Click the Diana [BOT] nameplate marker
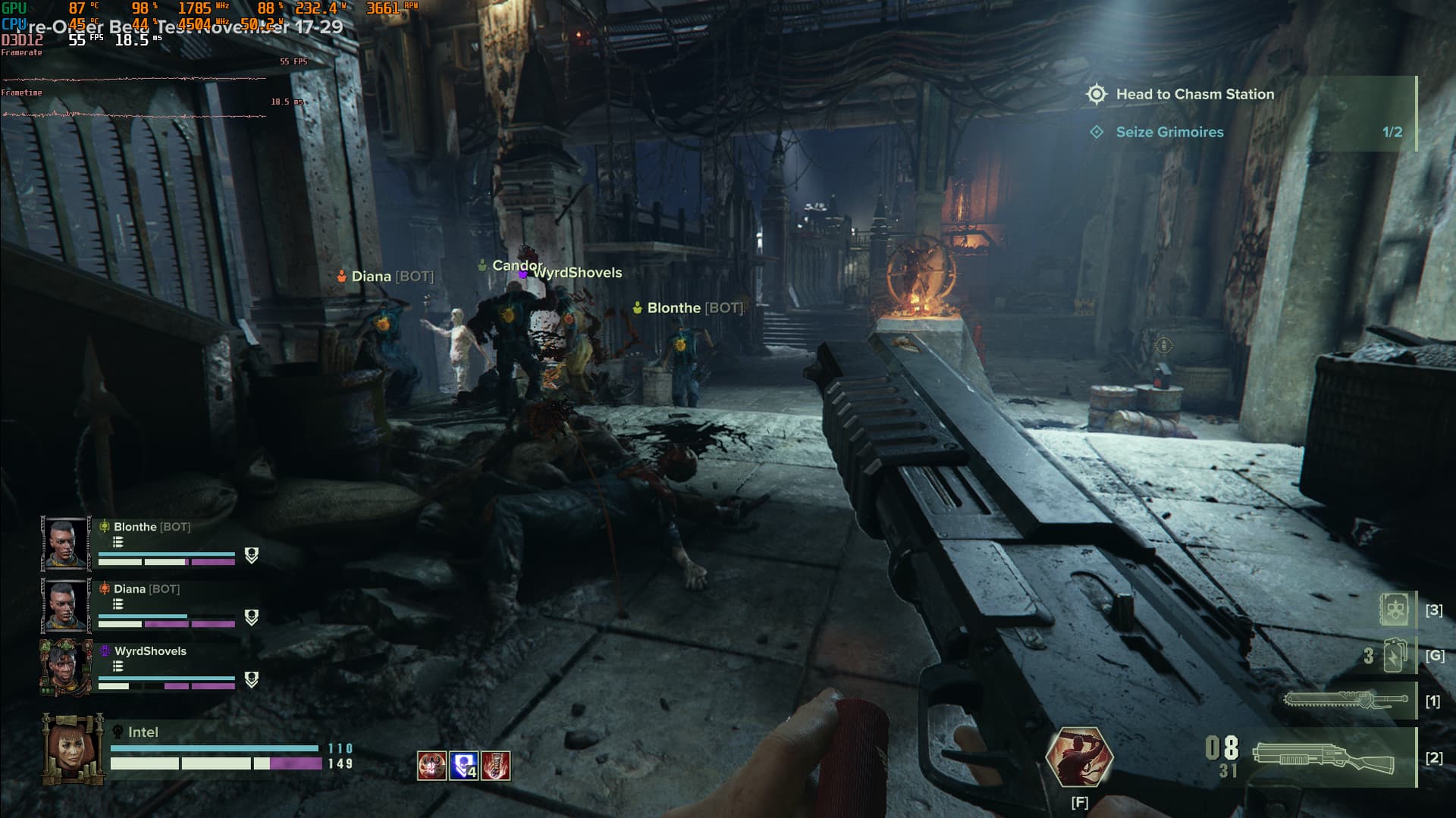This screenshot has width=1456, height=818. (386, 277)
